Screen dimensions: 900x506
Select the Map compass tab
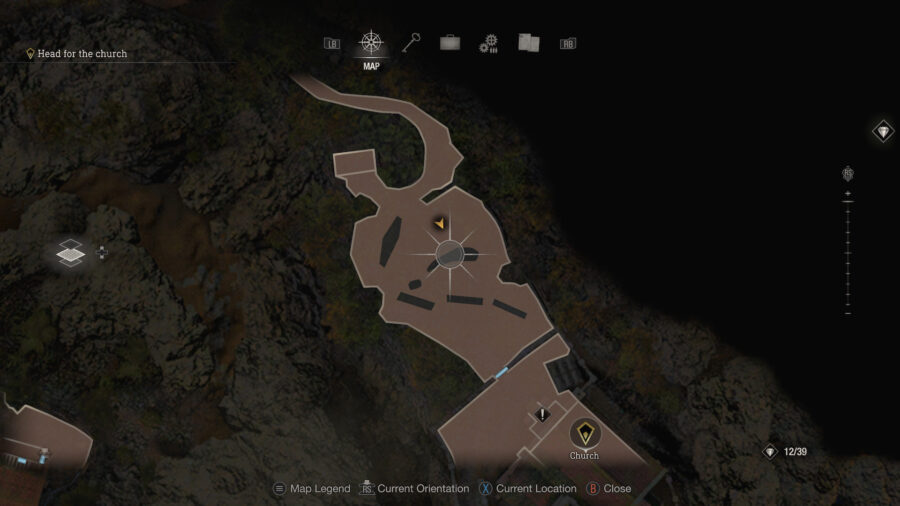pos(372,44)
